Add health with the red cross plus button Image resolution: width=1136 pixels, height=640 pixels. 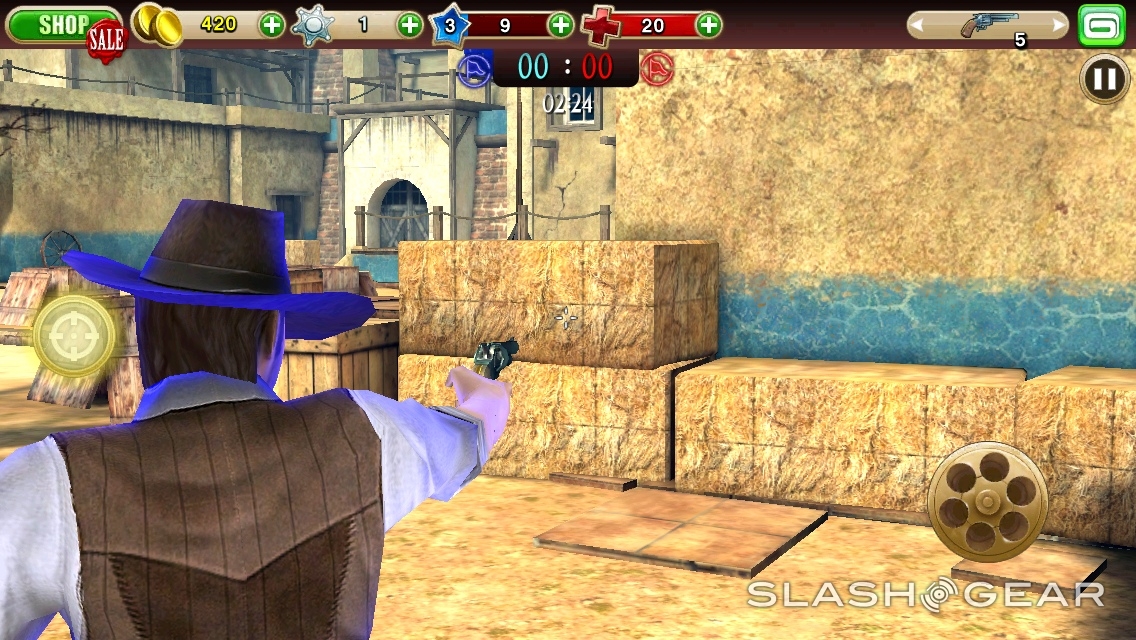click(x=708, y=25)
